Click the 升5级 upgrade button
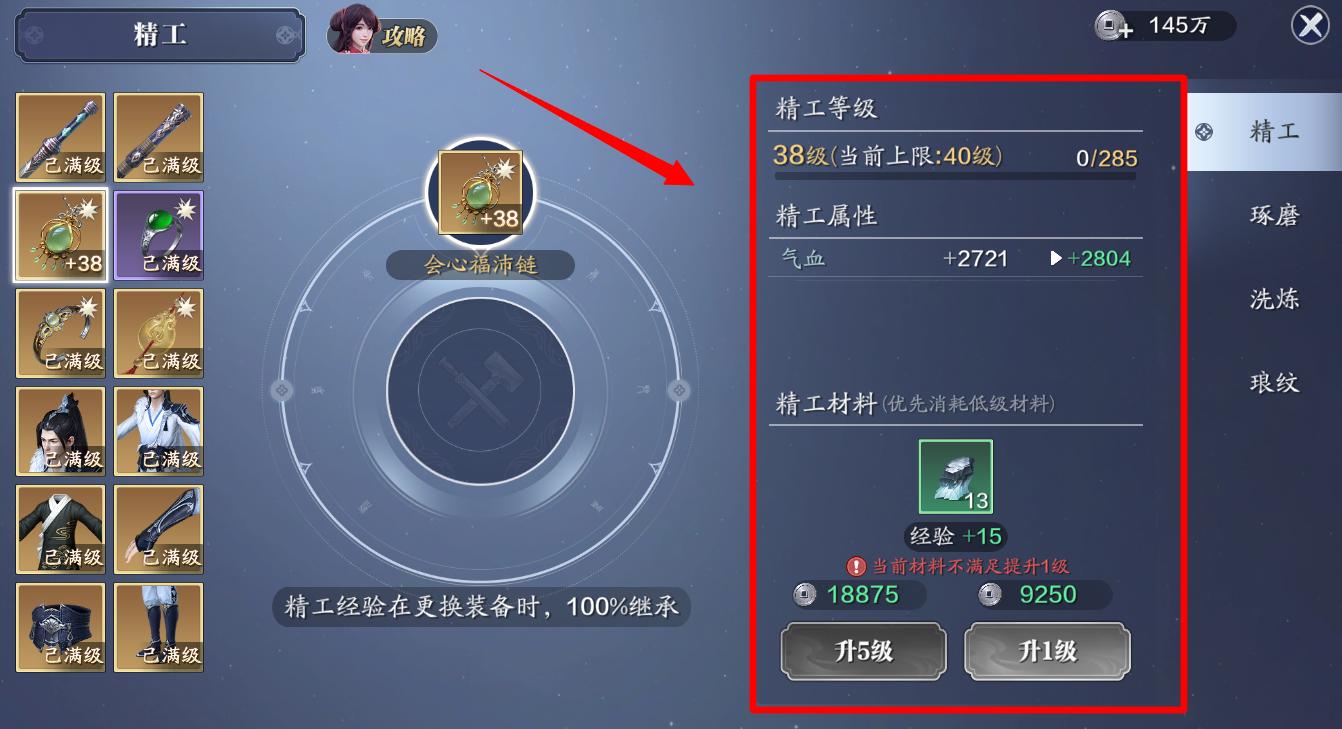 863,651
